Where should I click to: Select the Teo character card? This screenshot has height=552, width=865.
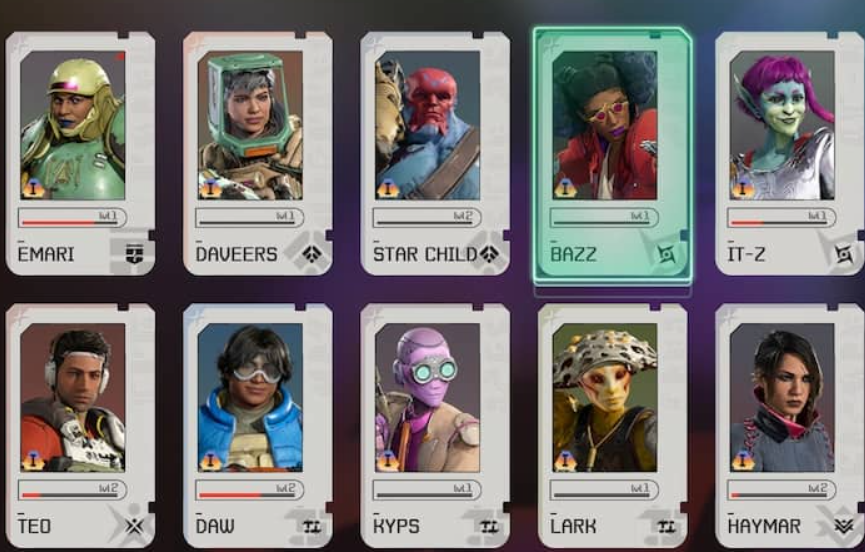pyautogui.click(x=80, y=425)
